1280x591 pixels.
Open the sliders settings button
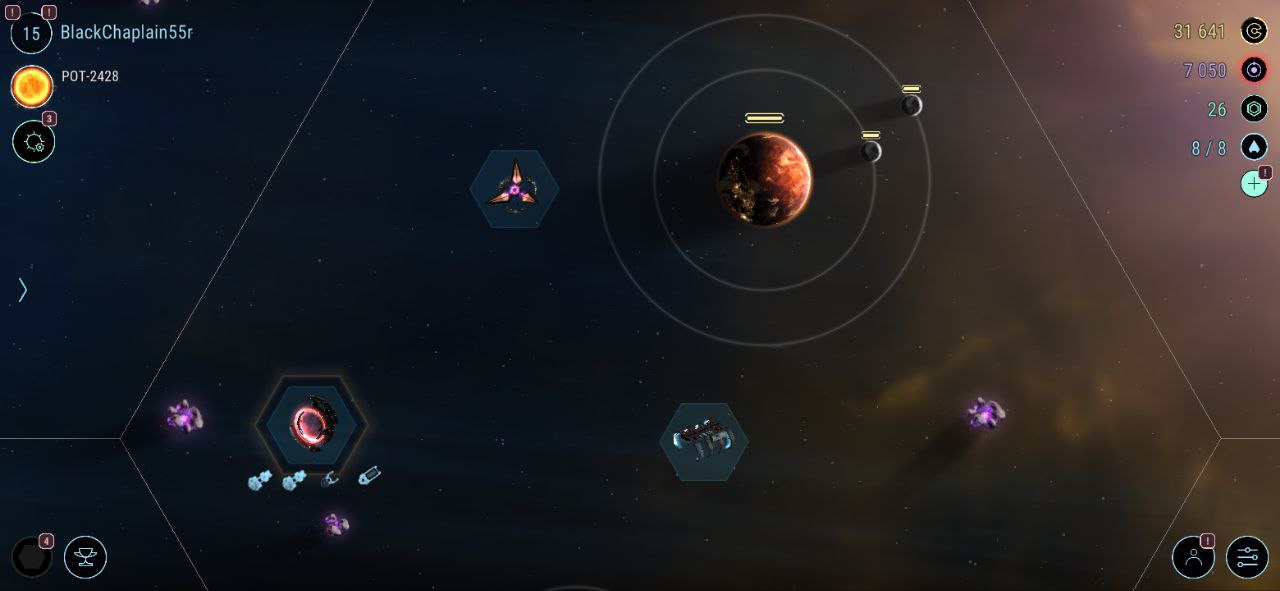[x=1247, y=557]
